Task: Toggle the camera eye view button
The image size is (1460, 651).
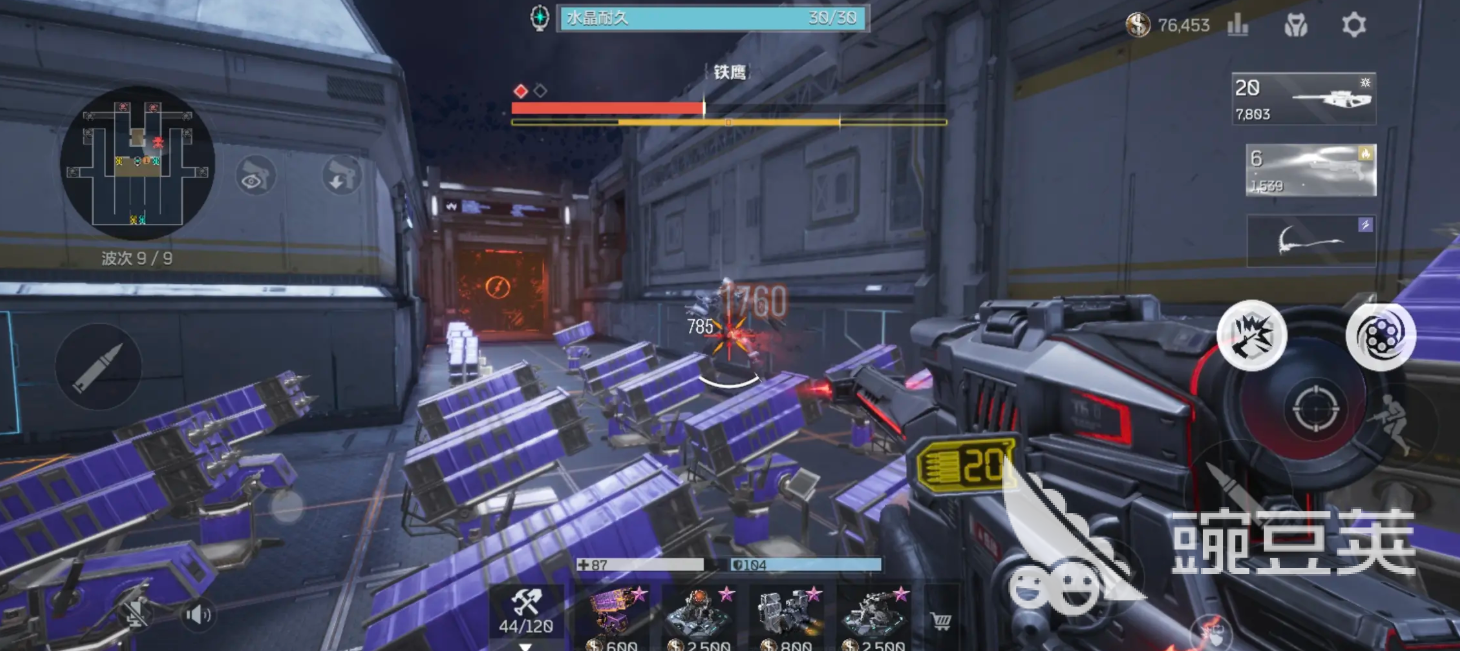Action: point(256,175)
